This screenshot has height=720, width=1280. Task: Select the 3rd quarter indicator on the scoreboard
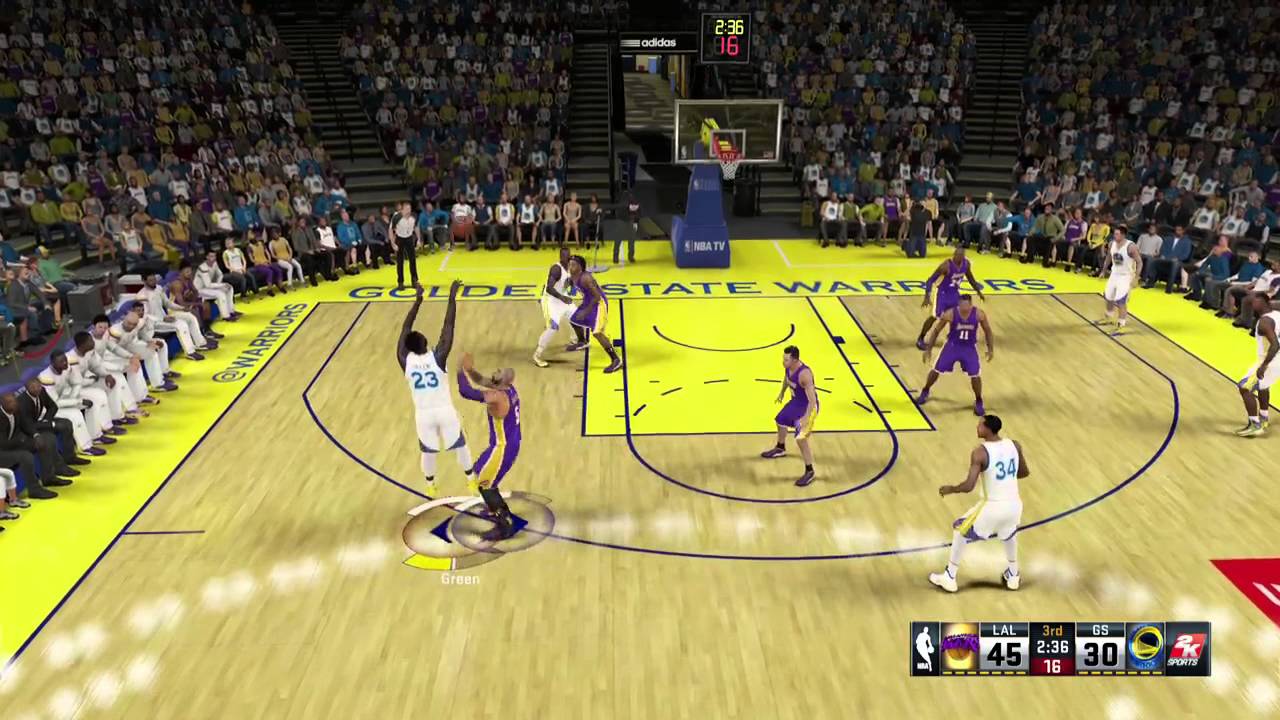(1051, 631)
